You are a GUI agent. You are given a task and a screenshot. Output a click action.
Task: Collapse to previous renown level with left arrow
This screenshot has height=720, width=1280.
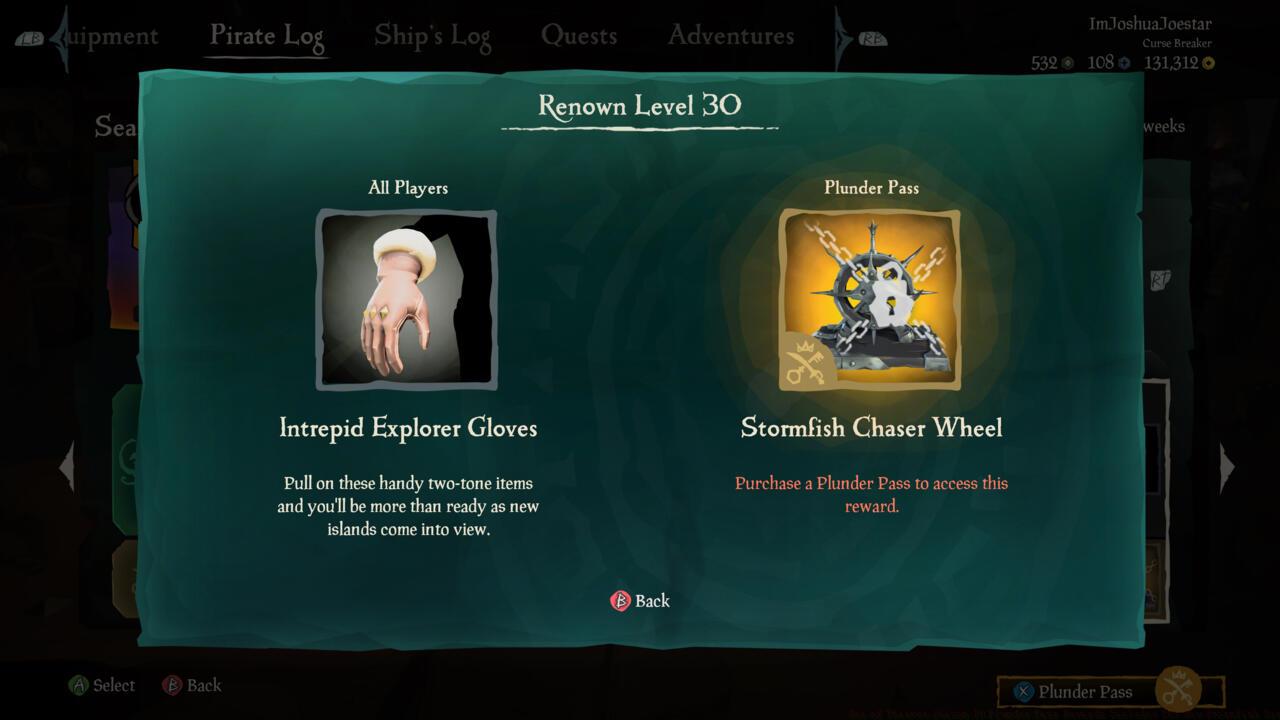tap(67, 465)
